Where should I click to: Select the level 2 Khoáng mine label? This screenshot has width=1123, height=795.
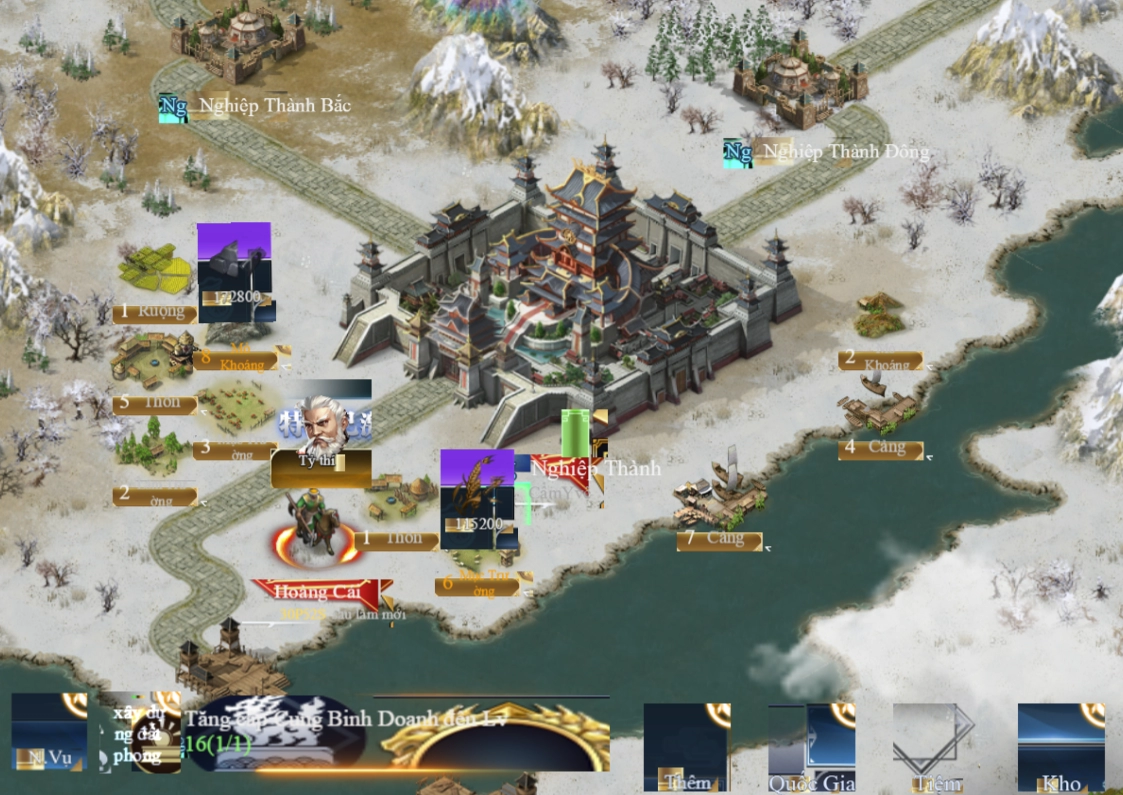pos(880,361)
